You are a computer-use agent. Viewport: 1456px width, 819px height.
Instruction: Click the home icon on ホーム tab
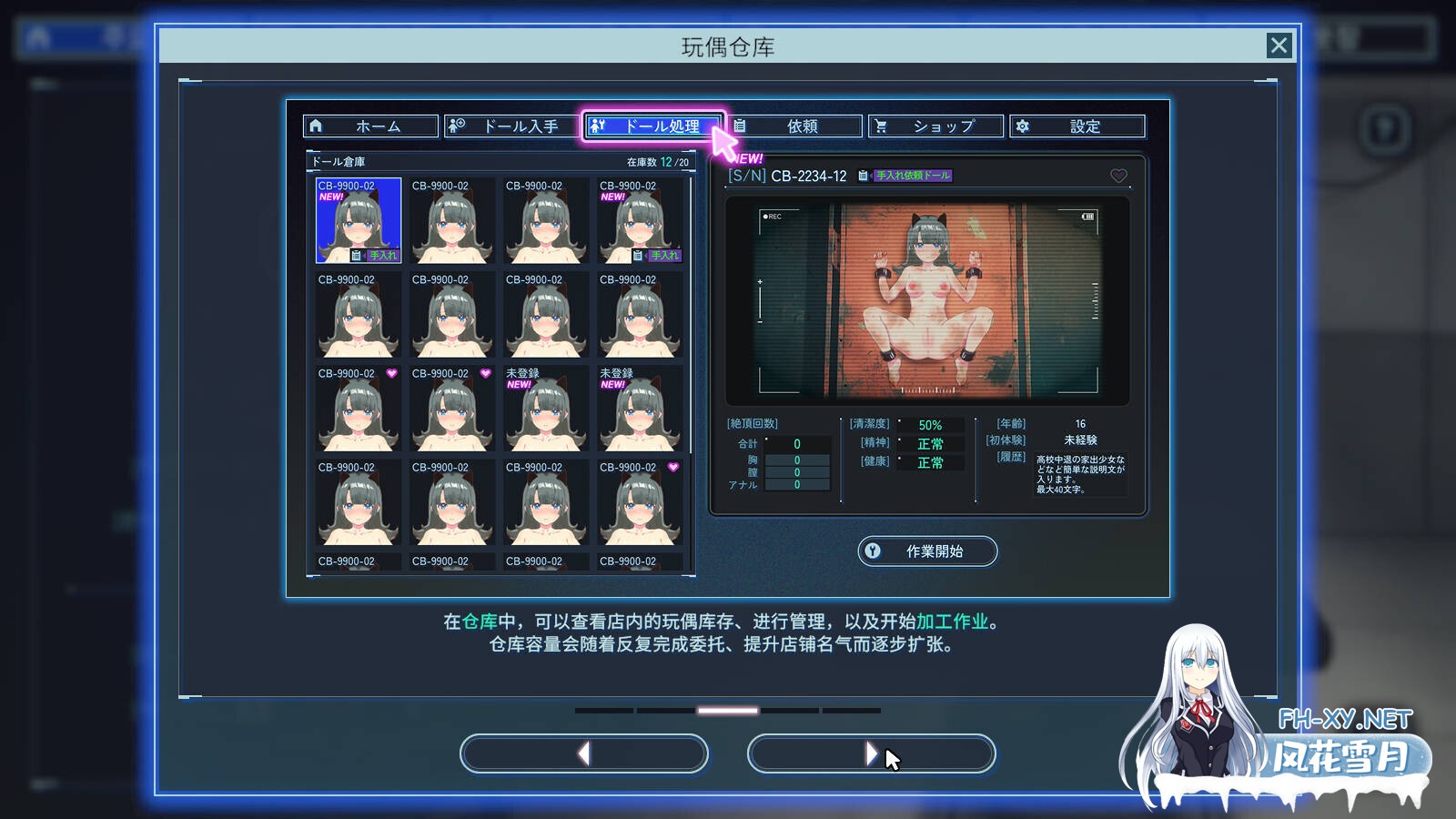317,126
